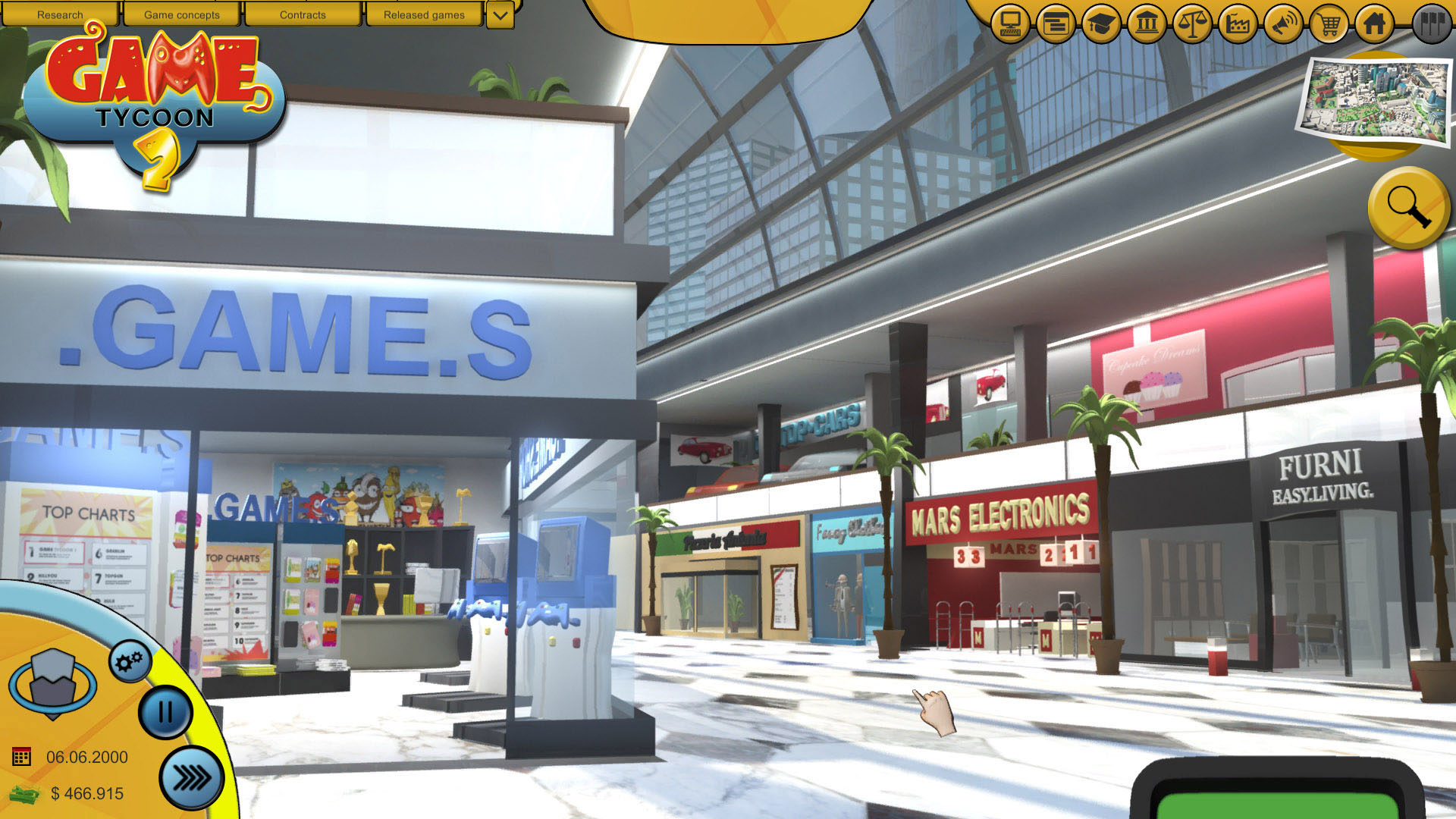Open the Research menu
The width and height of the screenshot is (1456, 819).
coord(61,14)
